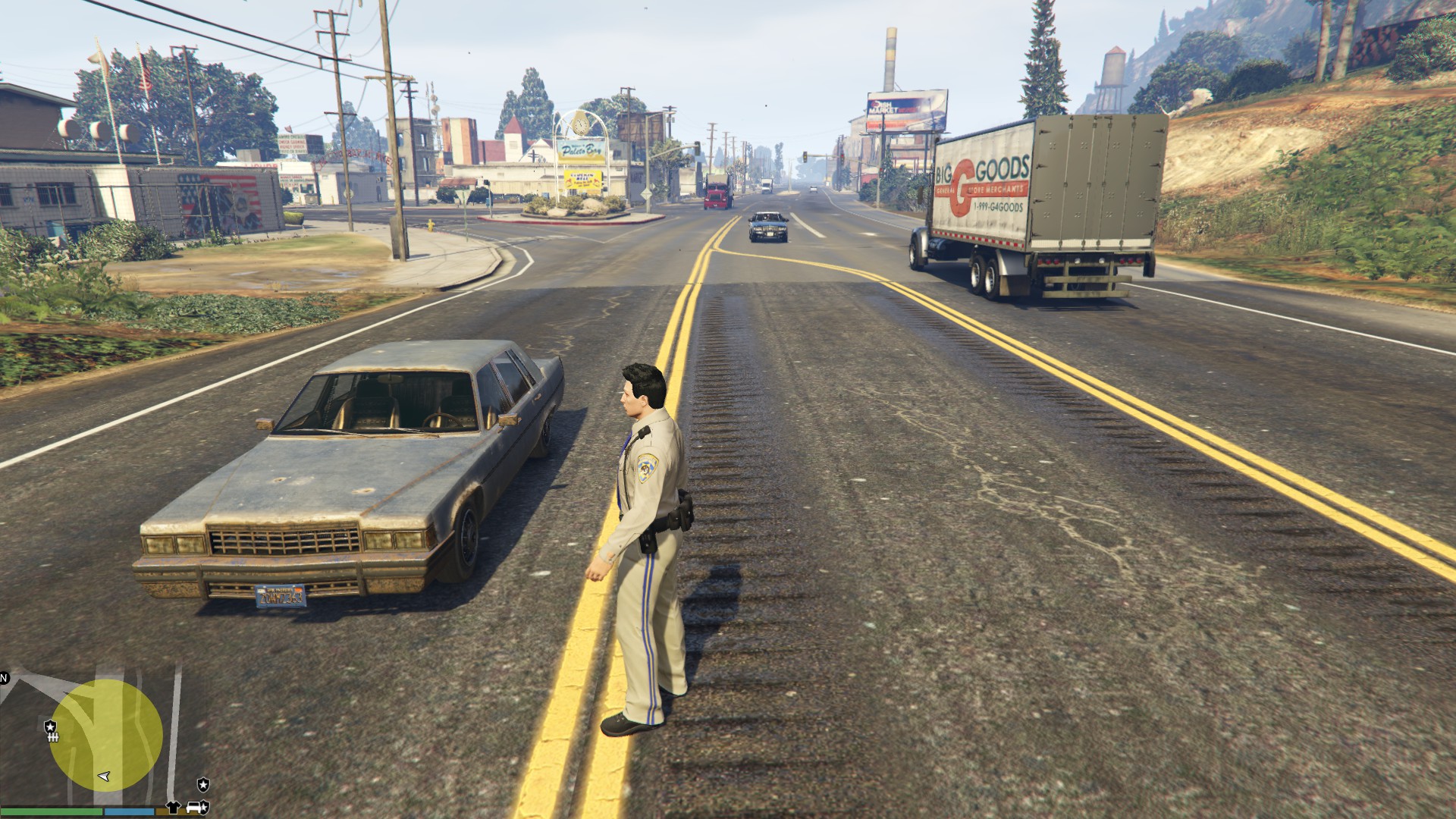The image size is (1456, 819).
Task: Select the jail bars blip on the minimap
Action: click(53, 736)
